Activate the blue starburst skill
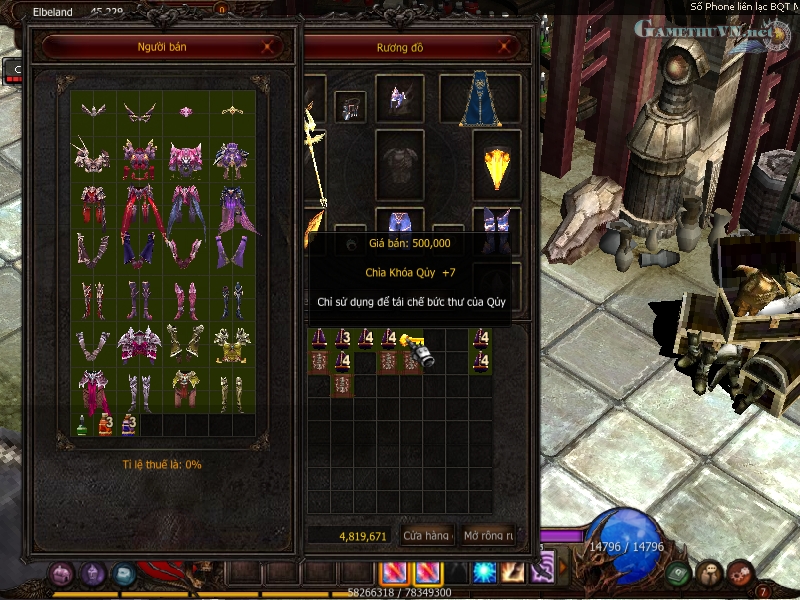Viewport: 800px width, 600px height. click(x=485, y=573)
